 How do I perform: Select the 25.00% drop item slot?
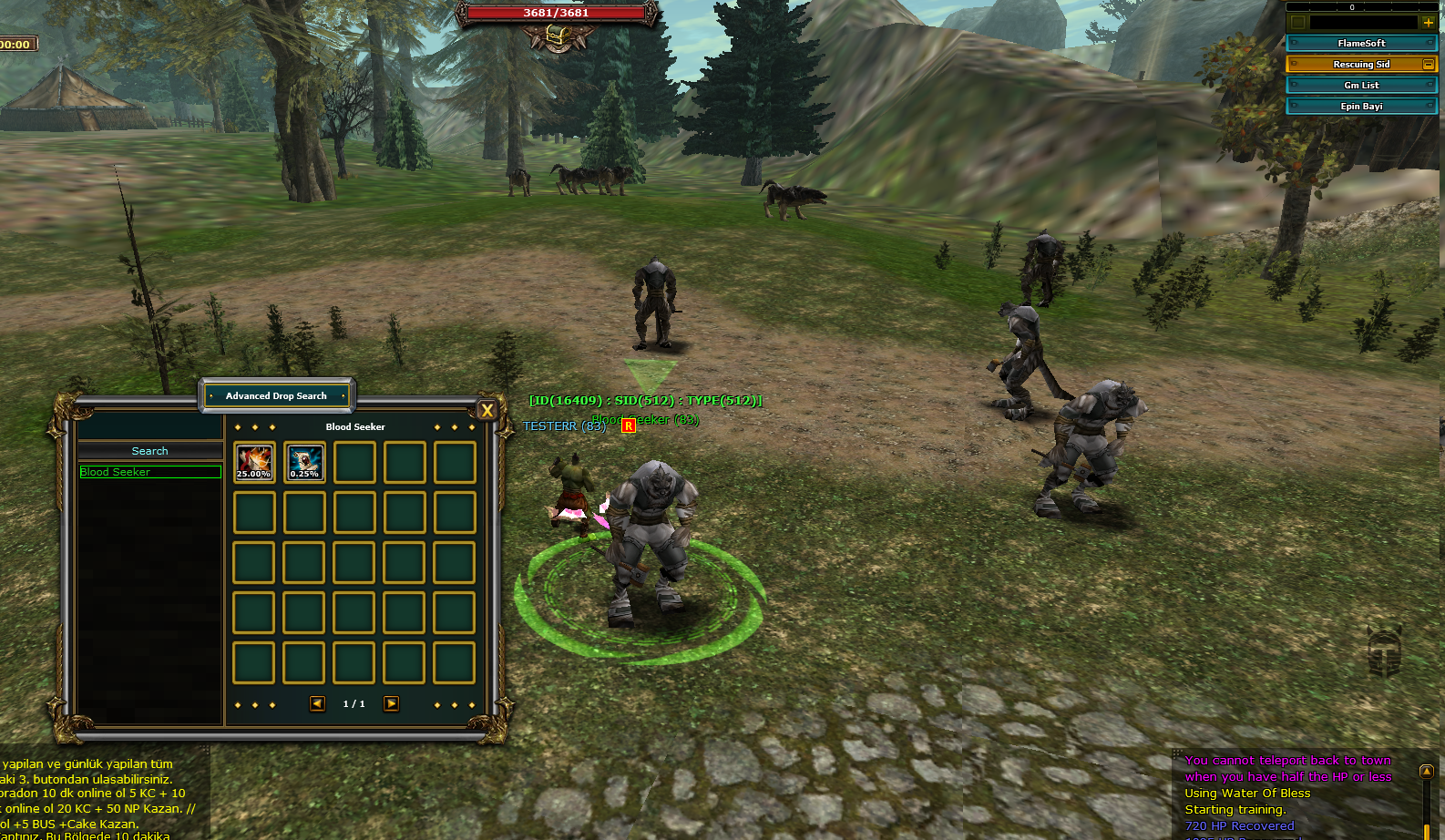point(254,462)
